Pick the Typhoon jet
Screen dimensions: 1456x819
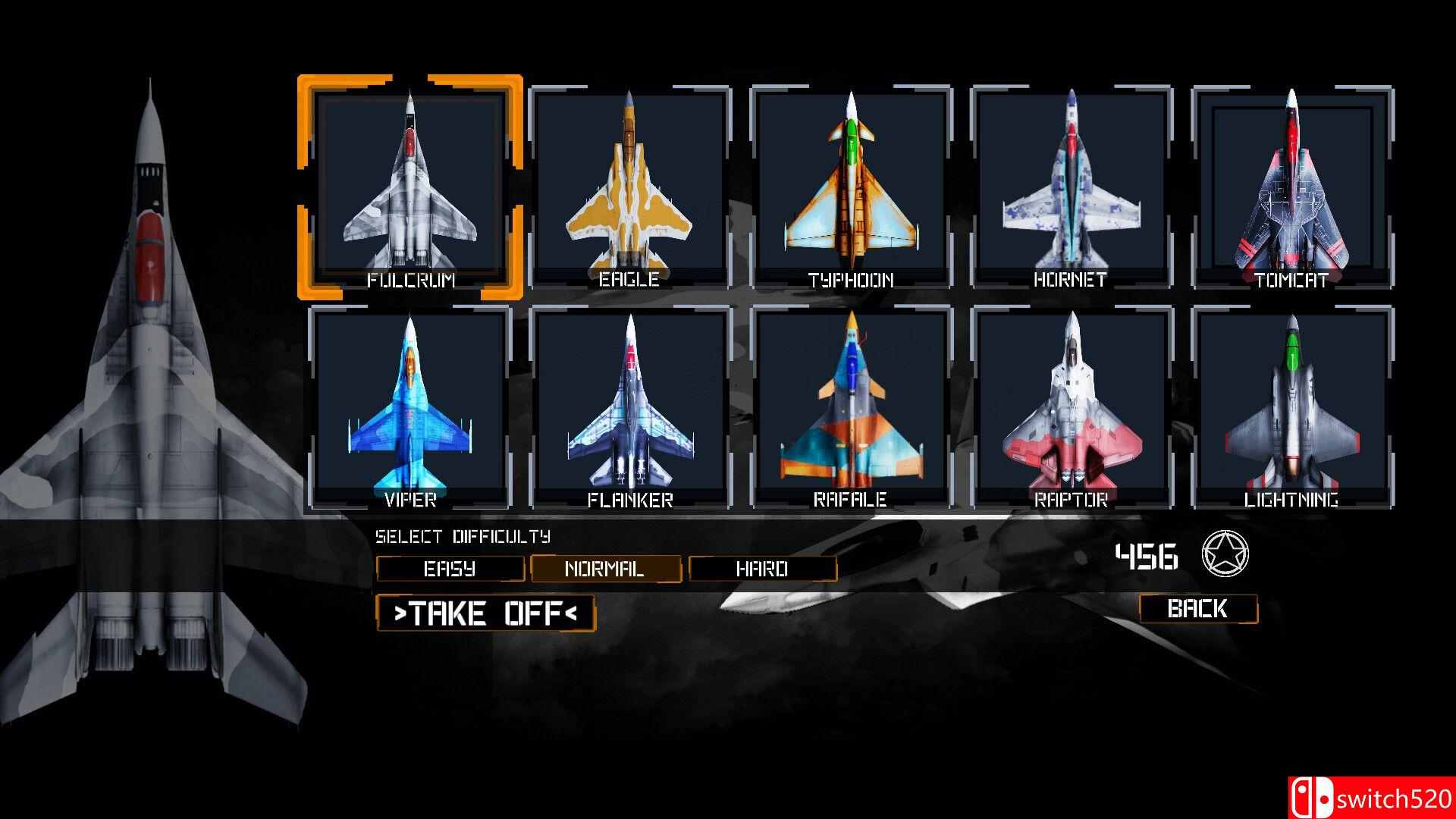(x=850, y=186)
